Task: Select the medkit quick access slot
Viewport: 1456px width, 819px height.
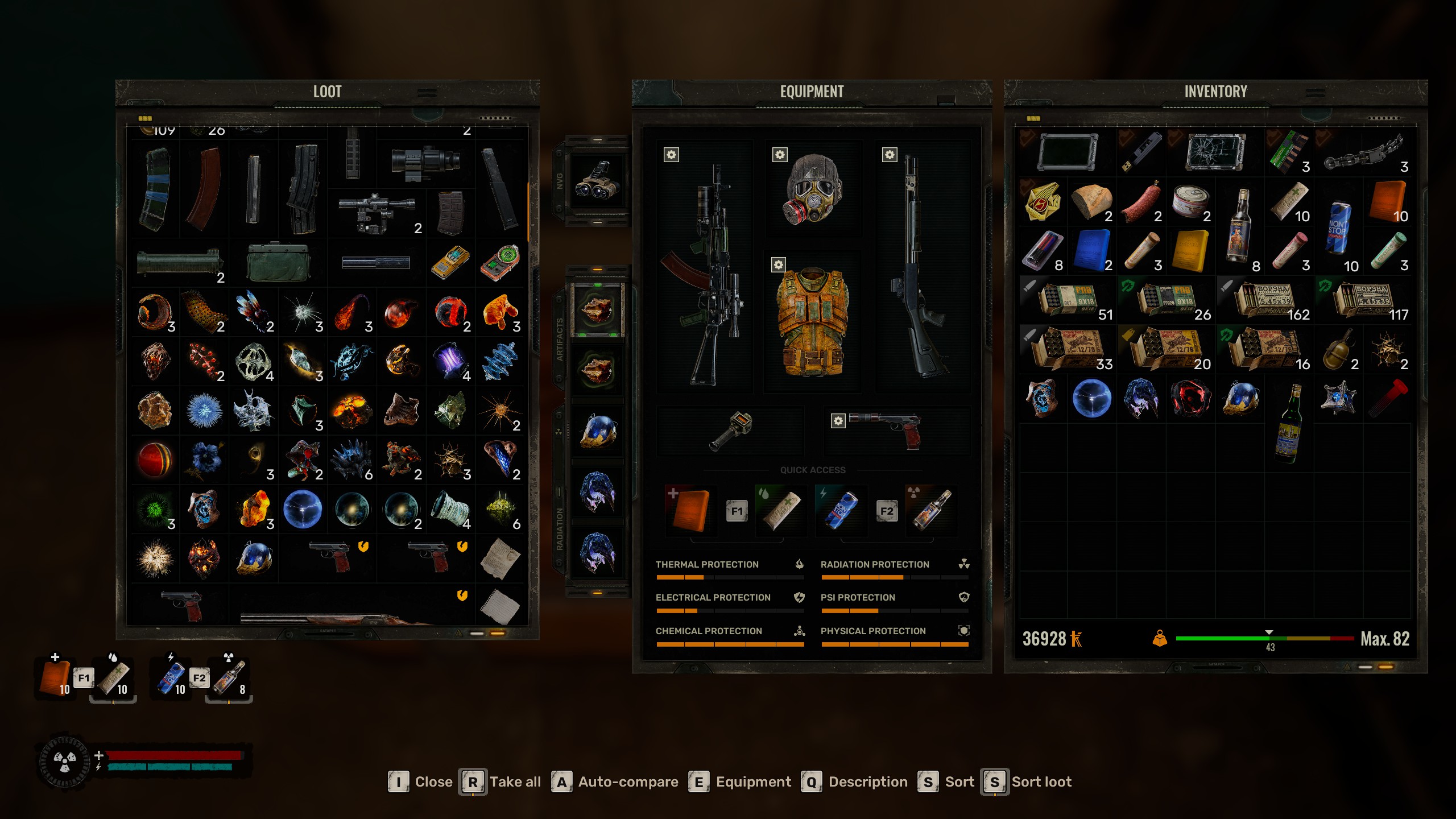Action: pos(690,510)
